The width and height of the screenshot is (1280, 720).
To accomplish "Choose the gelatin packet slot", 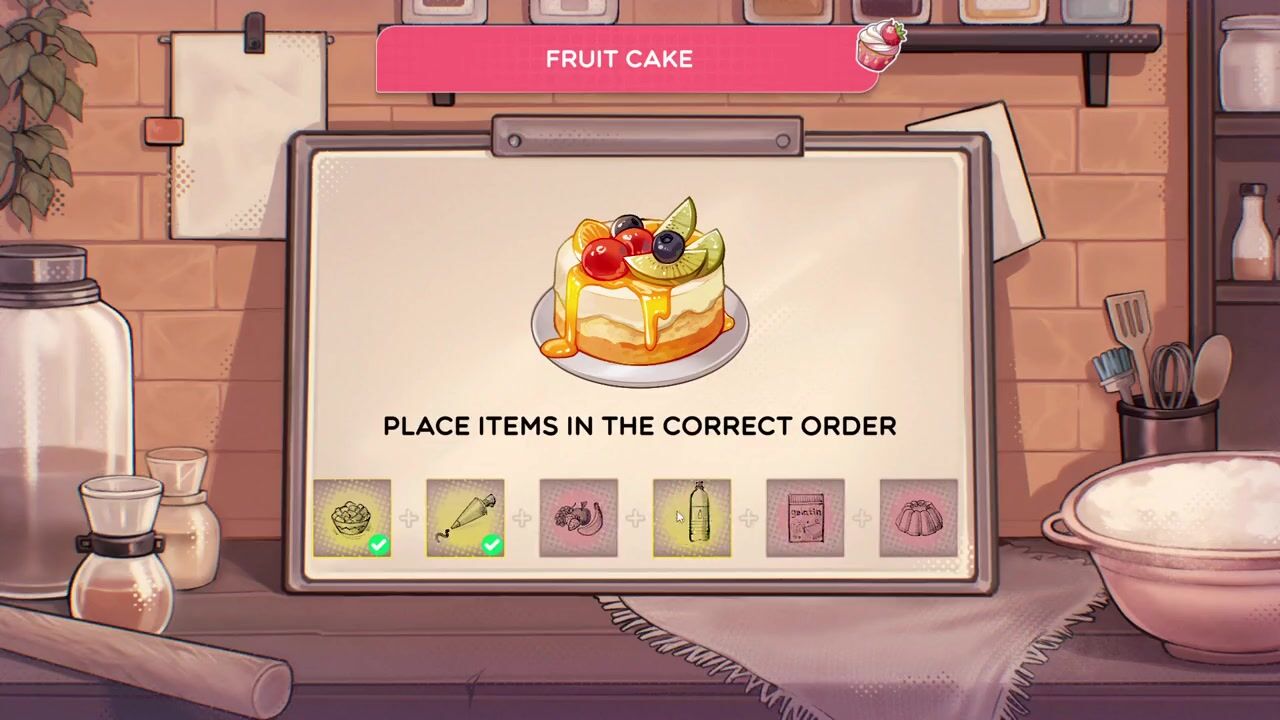I will pos(805,518).
